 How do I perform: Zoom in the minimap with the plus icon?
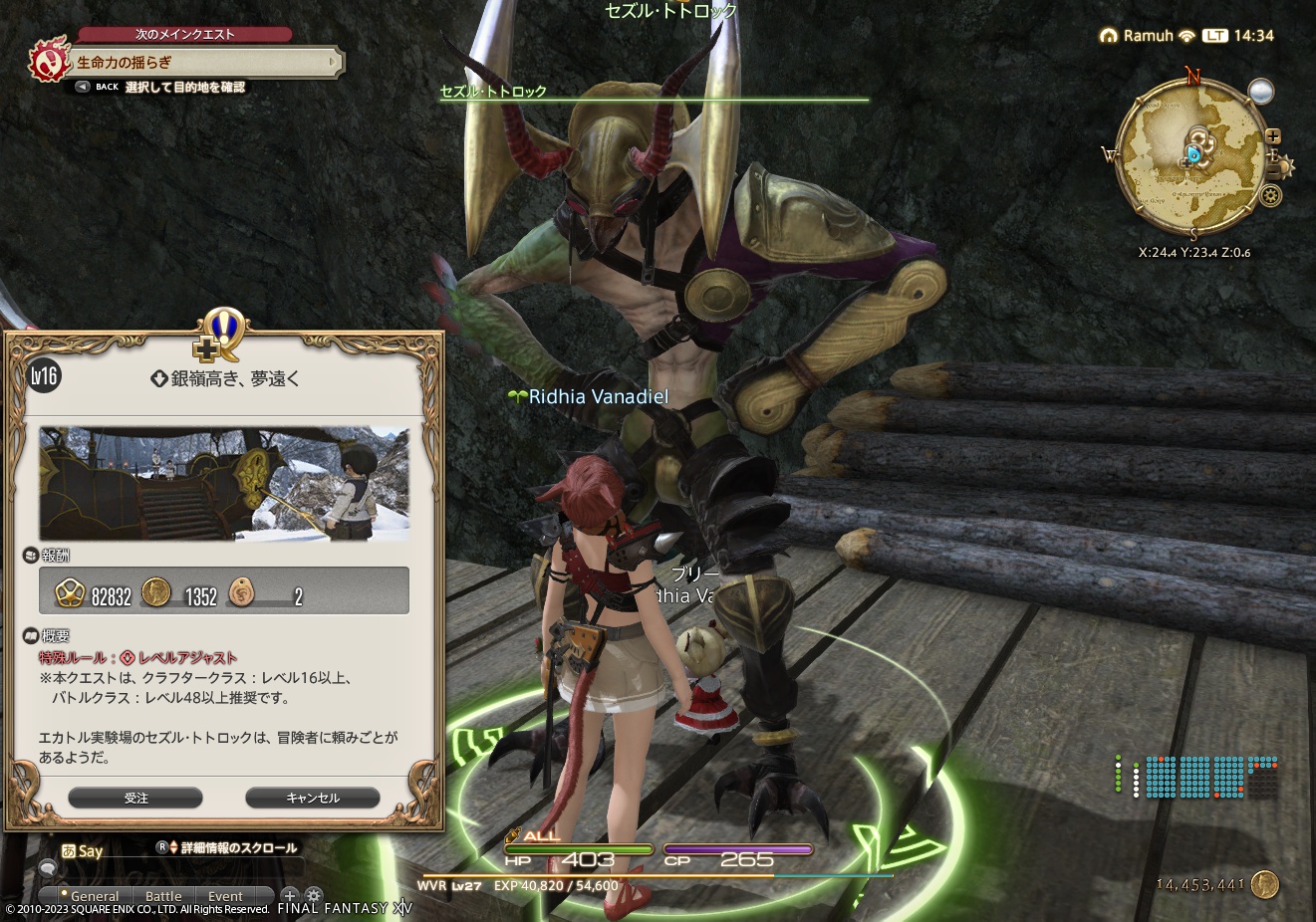coord(1272,135)
